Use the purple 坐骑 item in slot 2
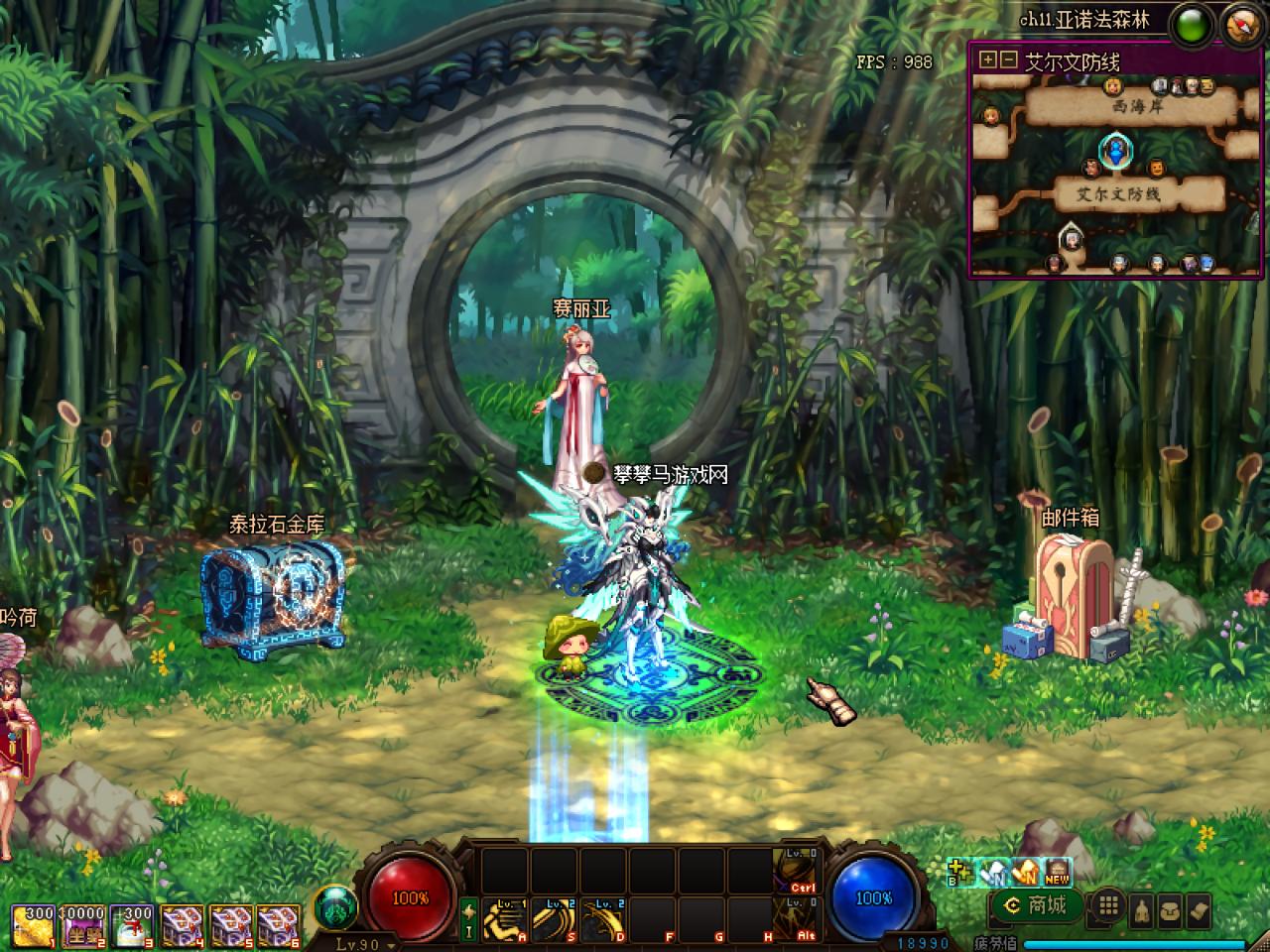1270x952 pixels. click(x=84, y=926)
